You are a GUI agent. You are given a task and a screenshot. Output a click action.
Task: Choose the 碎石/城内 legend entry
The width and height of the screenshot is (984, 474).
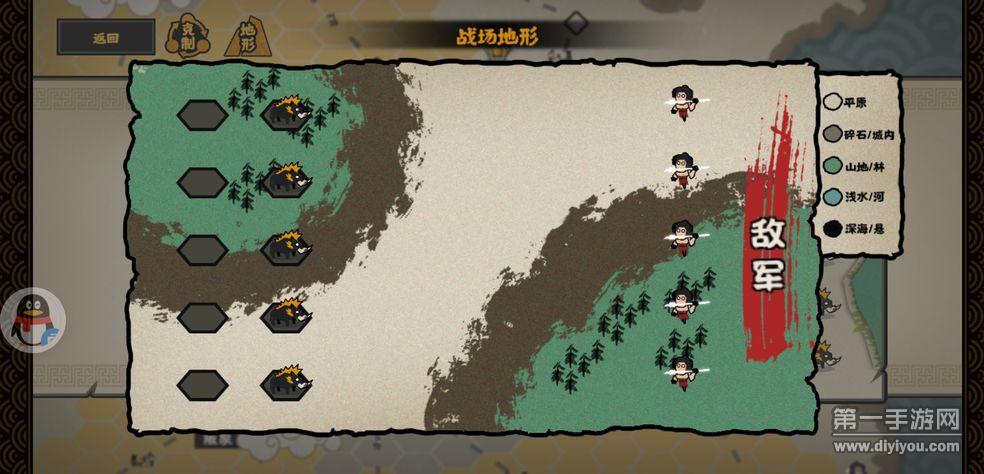859,133
